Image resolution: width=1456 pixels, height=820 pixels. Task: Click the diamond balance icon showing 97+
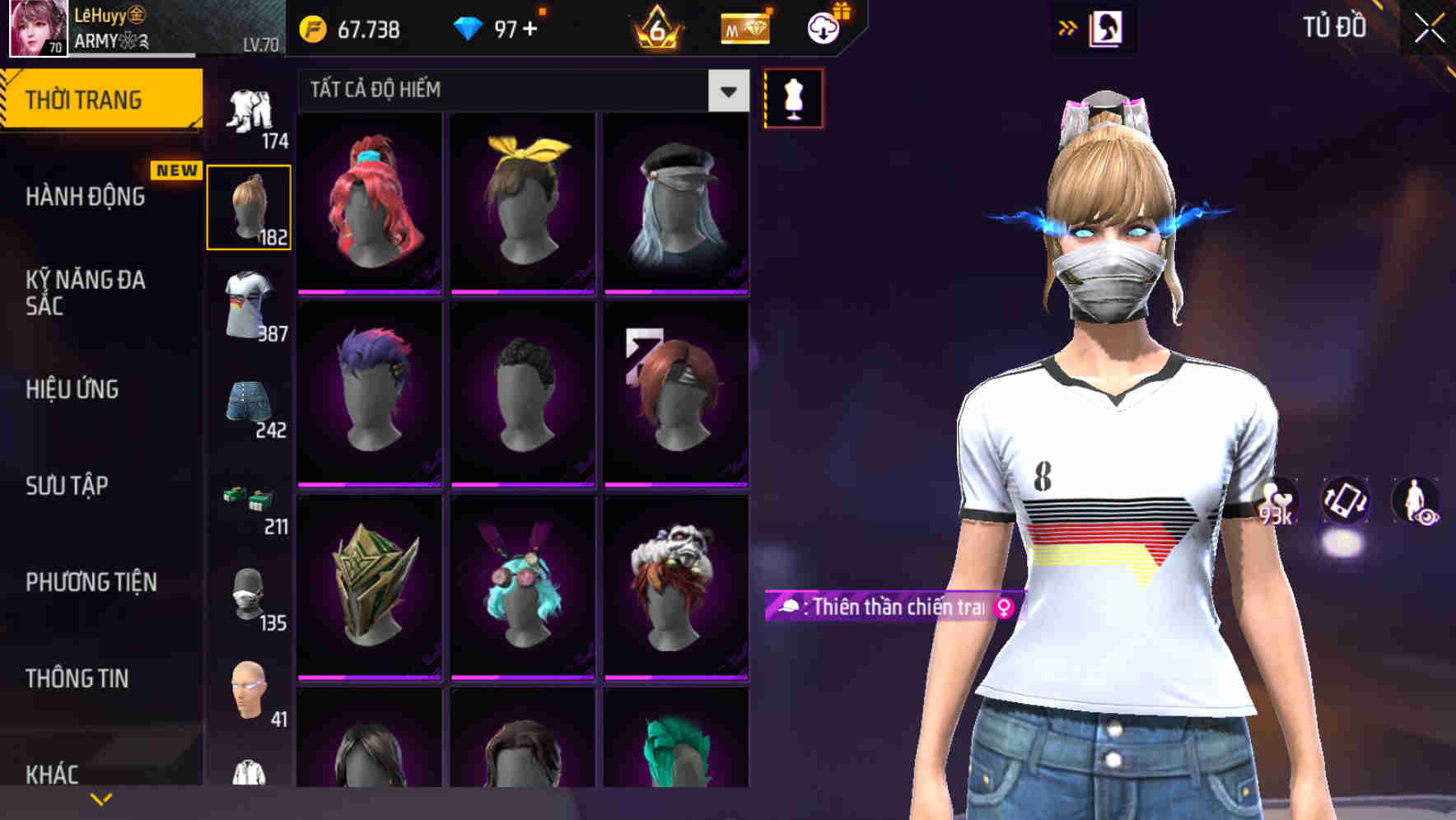(x=467, y=27)
